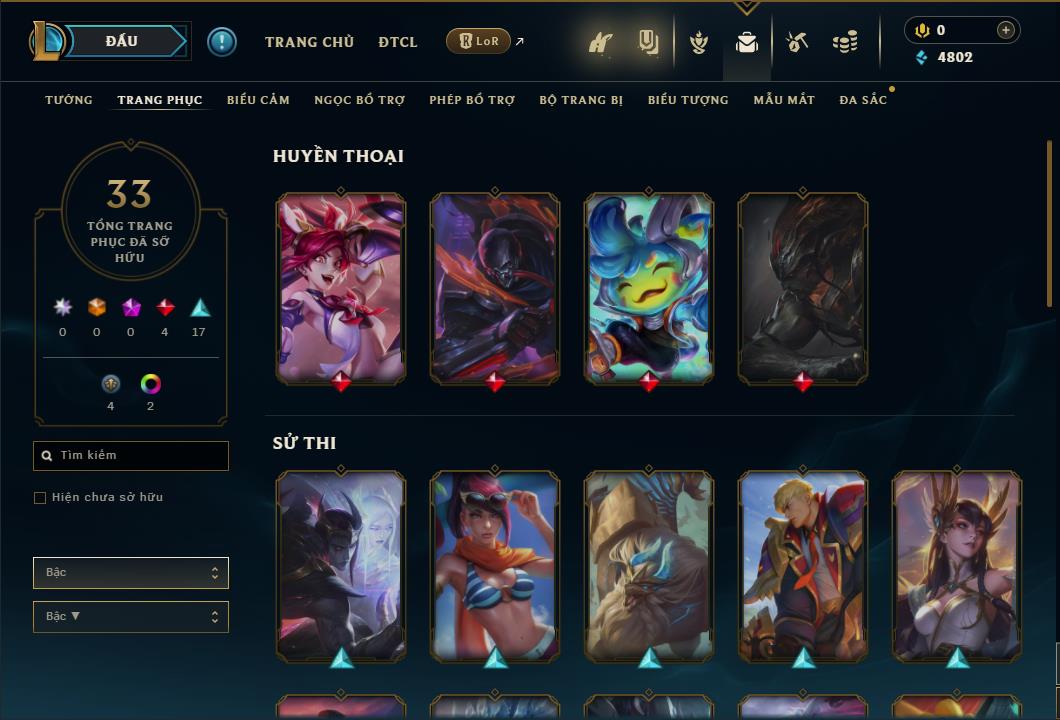This screenshot has width=1060, height=720.
Task: Open the Bậc ▼ sort dropdown
Action: click(131, 617)
